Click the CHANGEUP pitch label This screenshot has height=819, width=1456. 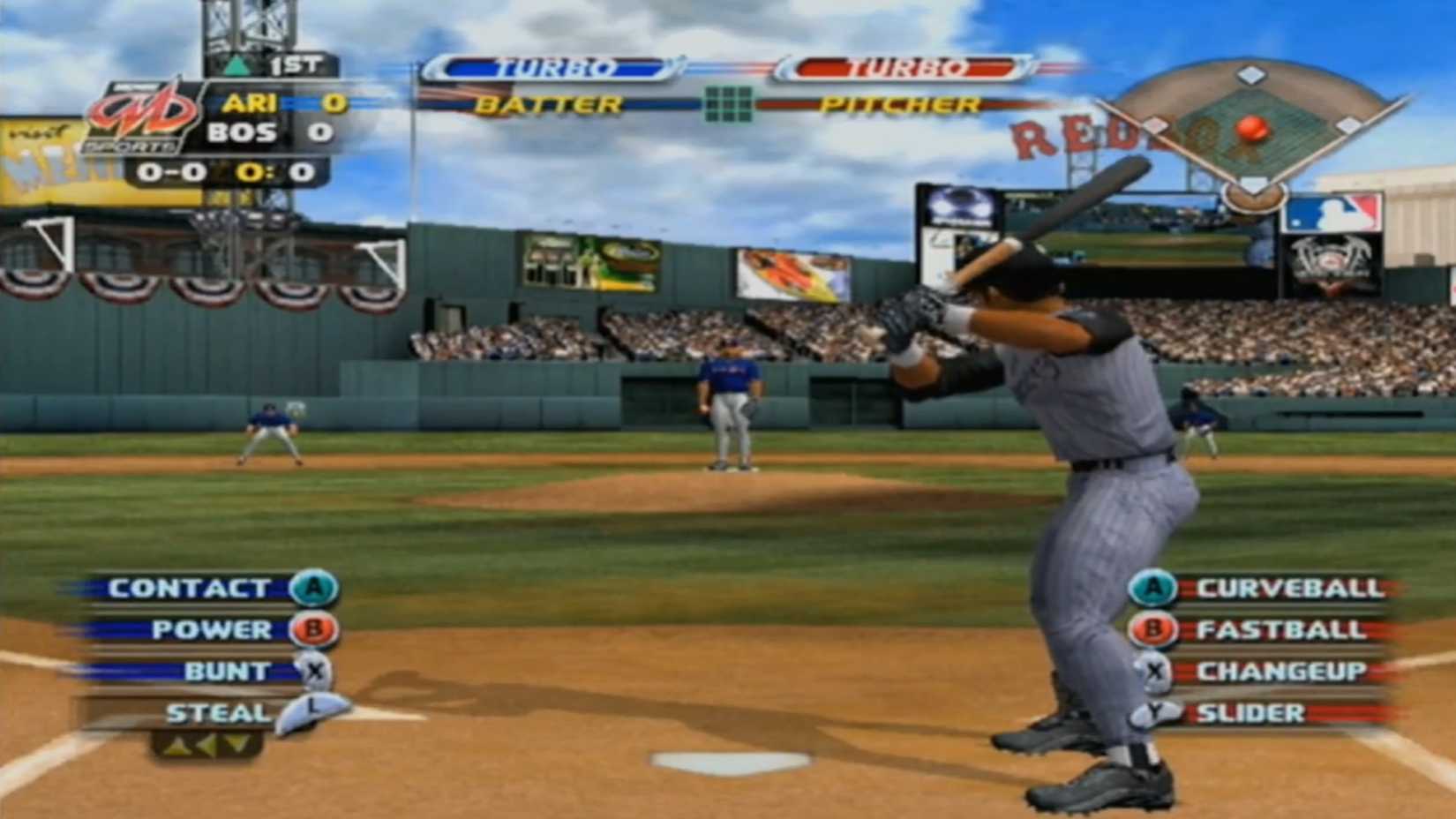click(x=1284, y=671)
